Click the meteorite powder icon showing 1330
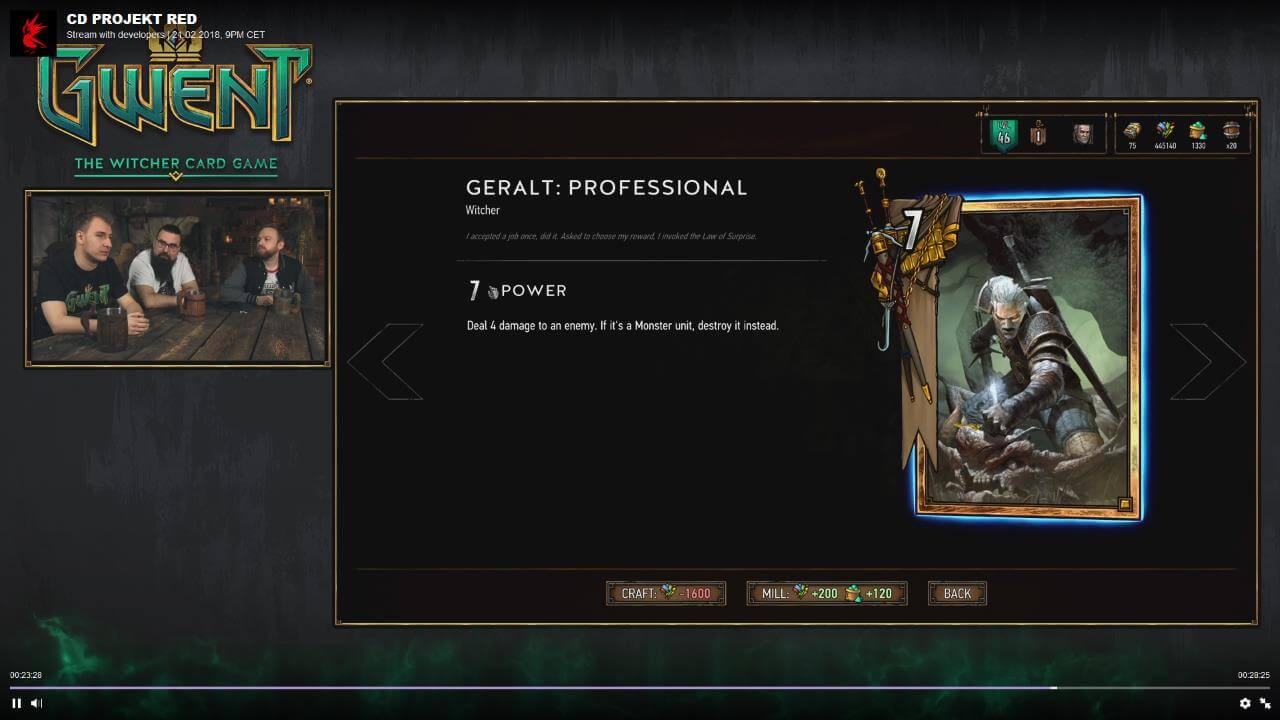The height and width of the screenshot is (720, 1280). click(x=1198, y=131)
